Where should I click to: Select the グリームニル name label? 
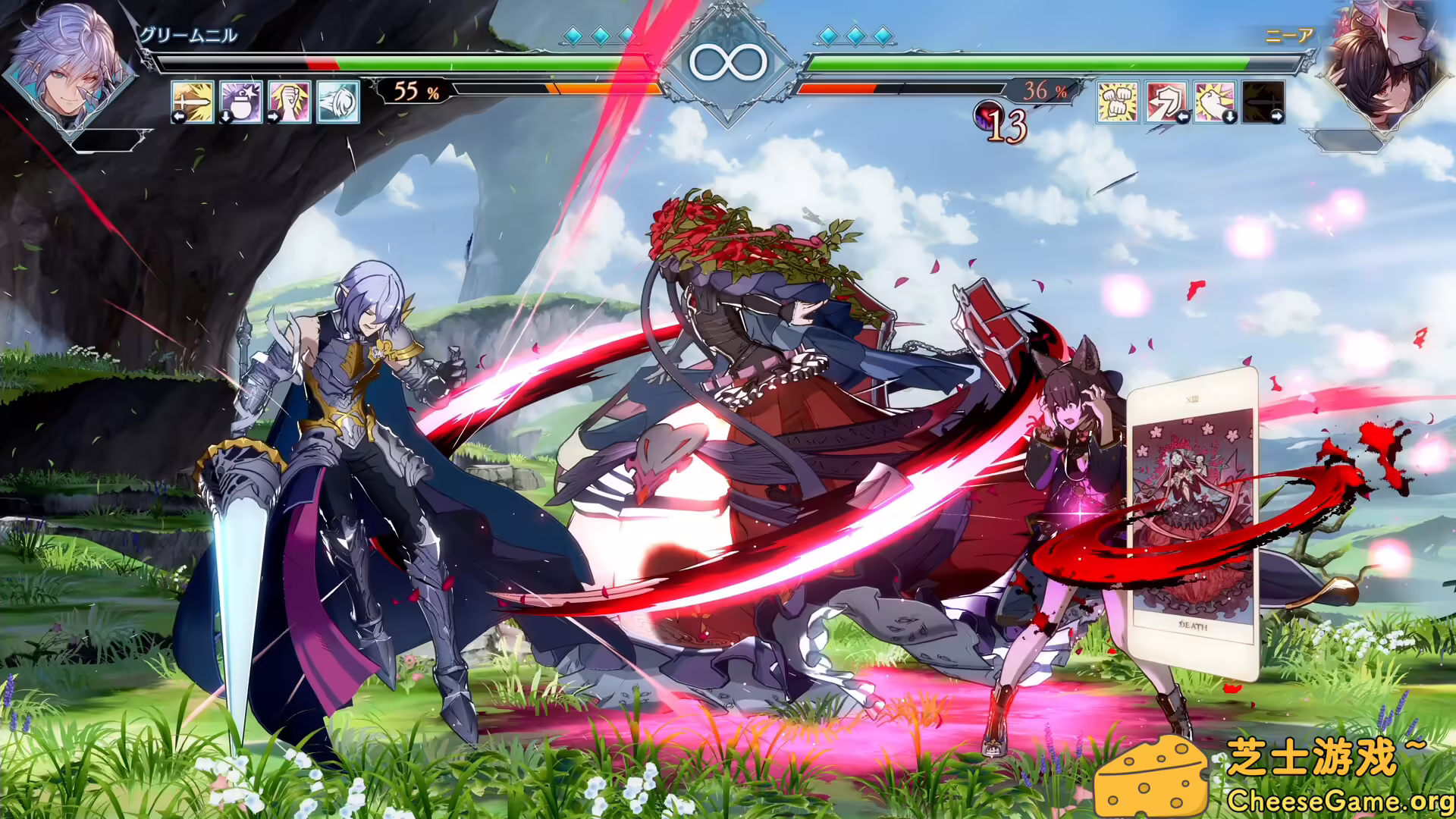(x=190, y=34)
